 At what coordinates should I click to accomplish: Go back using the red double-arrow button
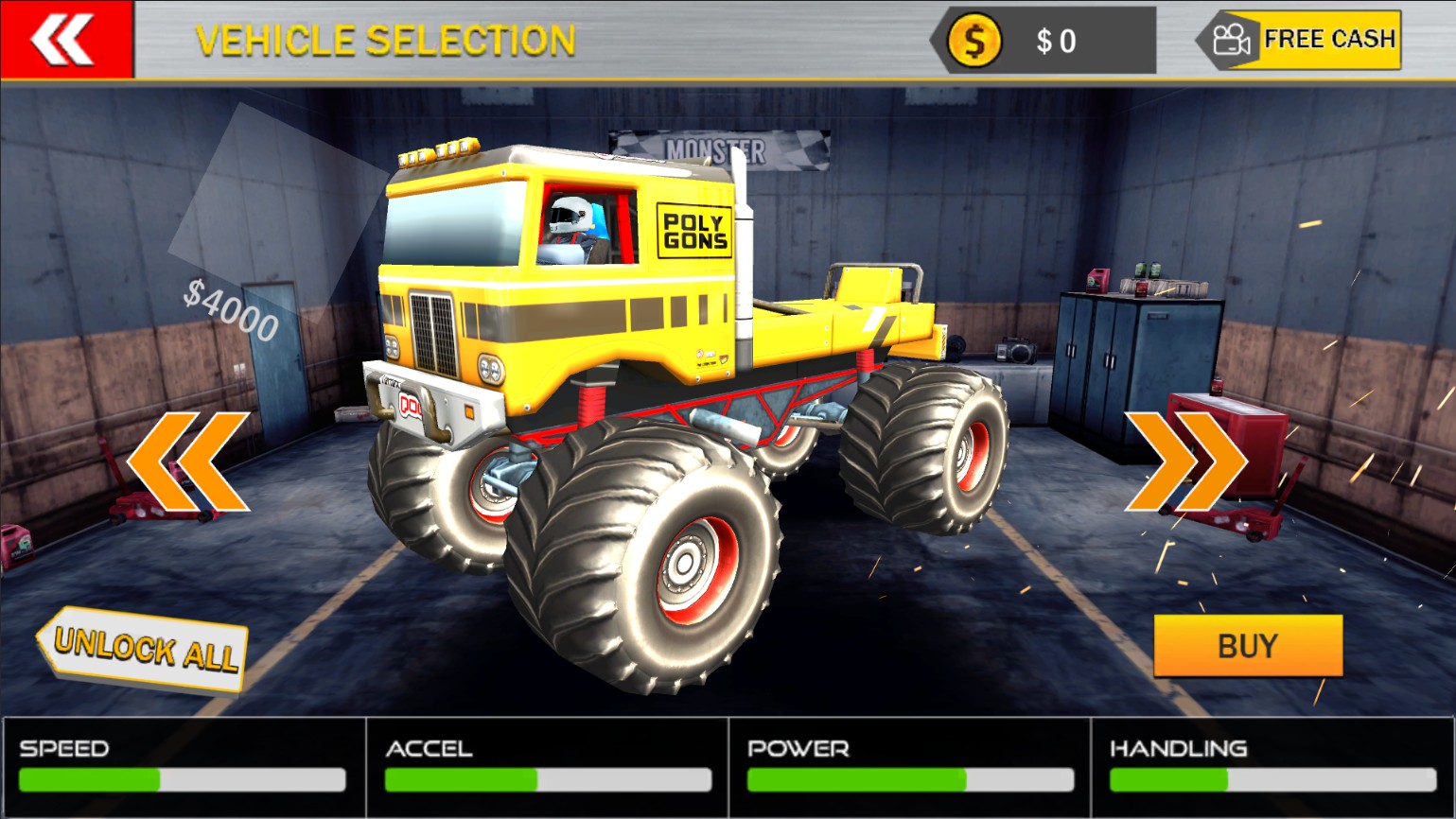tap(64, 40)
